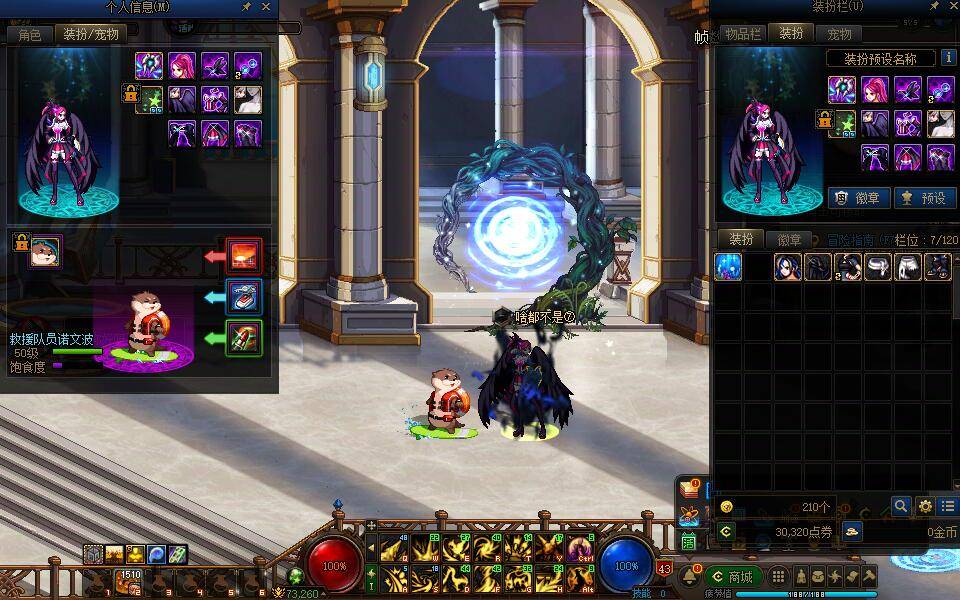Viewport: 960px width, 600px height.
Task: Select the 装扮预设名称 preset name field
Action: click(881, 59)
